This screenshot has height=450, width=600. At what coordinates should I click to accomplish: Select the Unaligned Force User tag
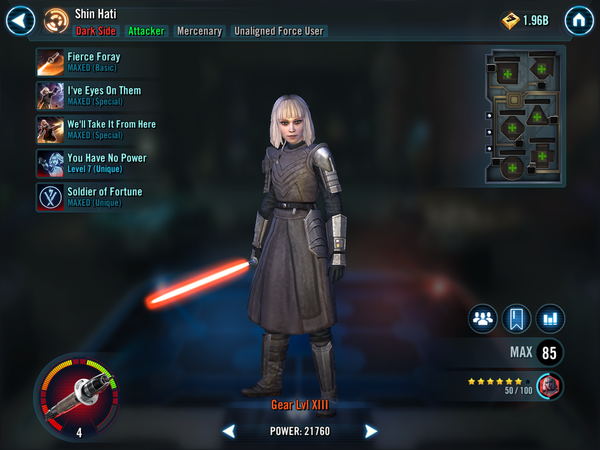click(279, 31)
